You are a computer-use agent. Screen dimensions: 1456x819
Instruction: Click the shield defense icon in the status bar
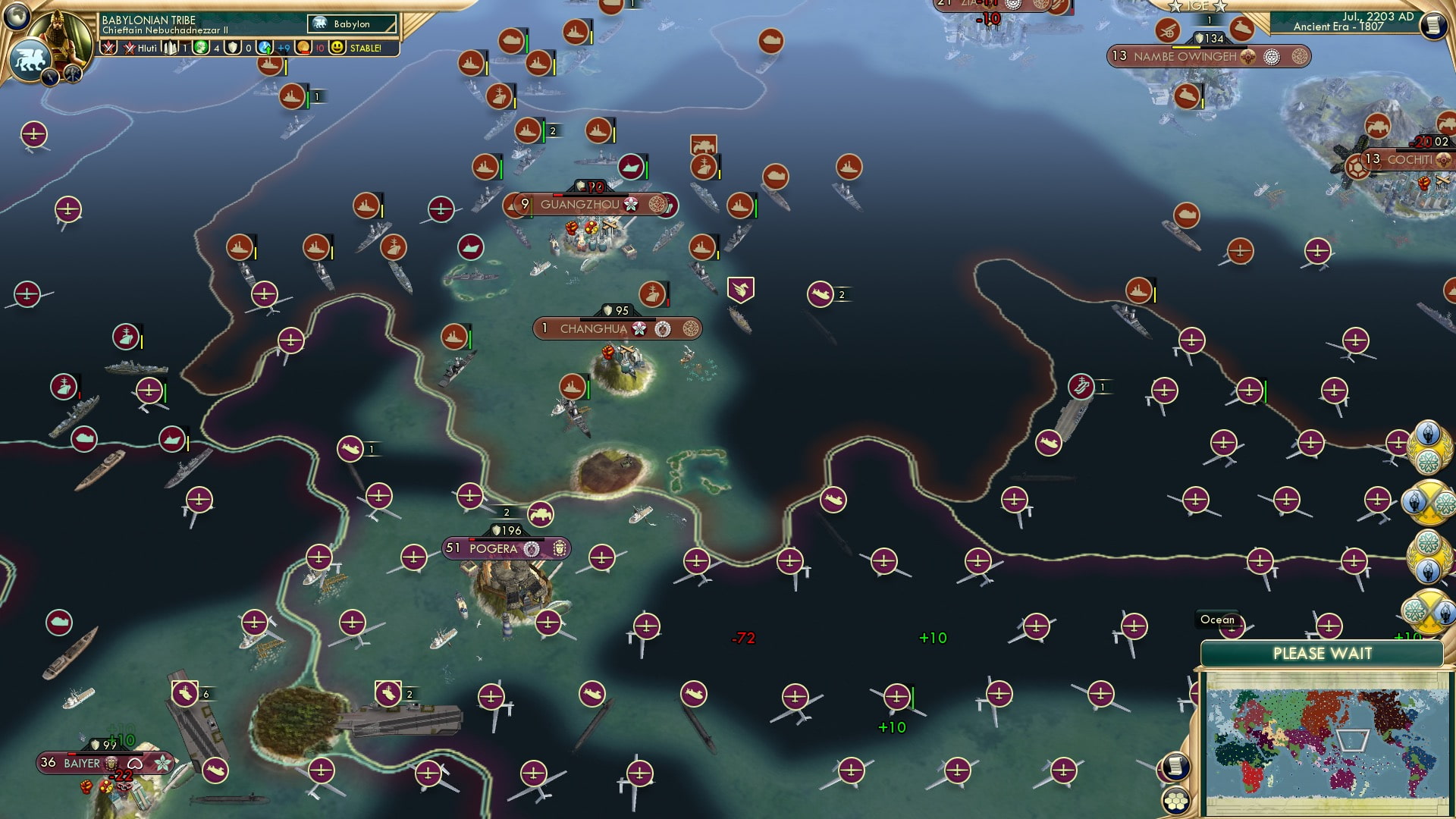[x=234, y=47]
